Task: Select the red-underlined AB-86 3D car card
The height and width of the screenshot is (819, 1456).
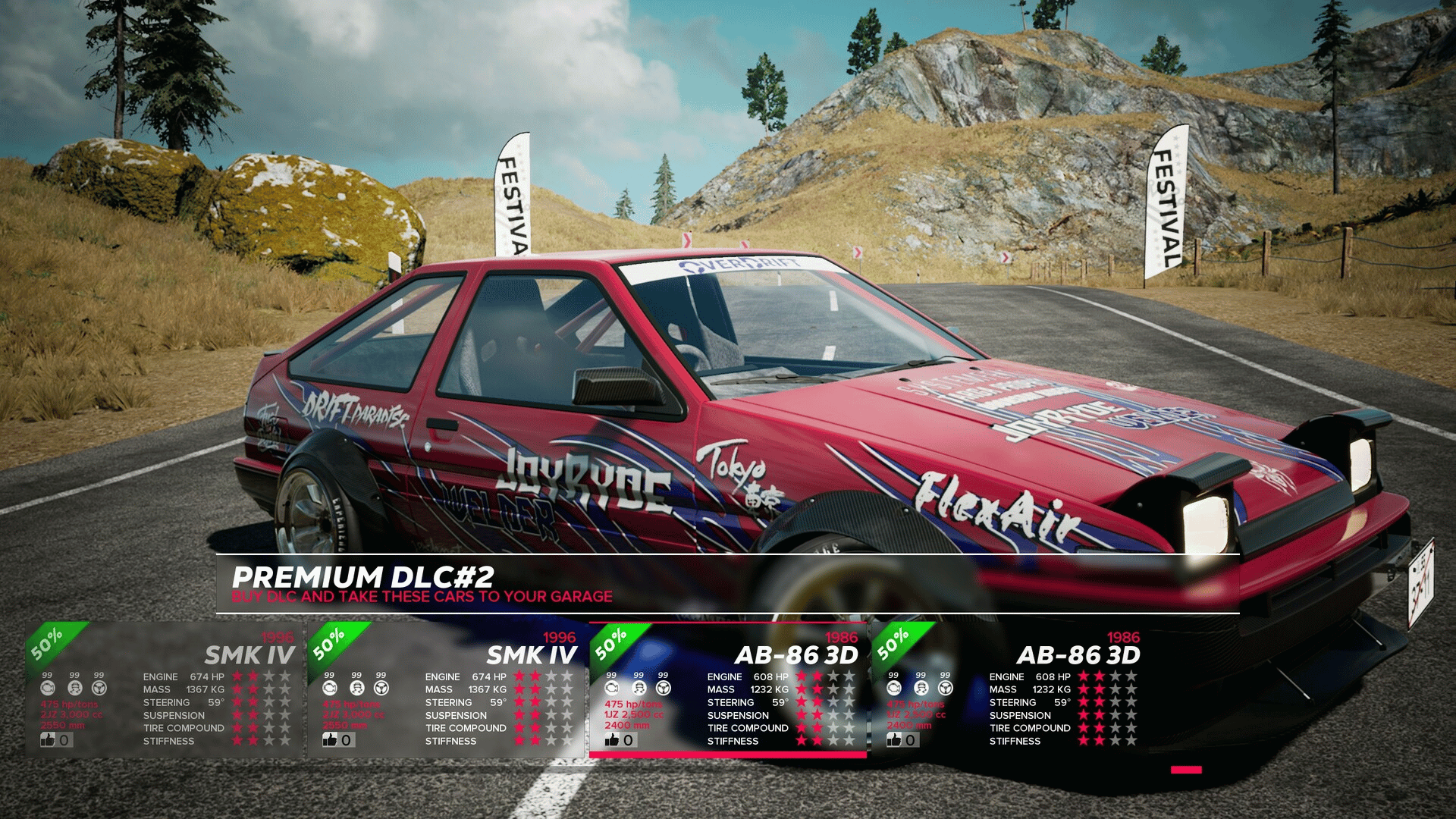Action: tap(728, 689)
